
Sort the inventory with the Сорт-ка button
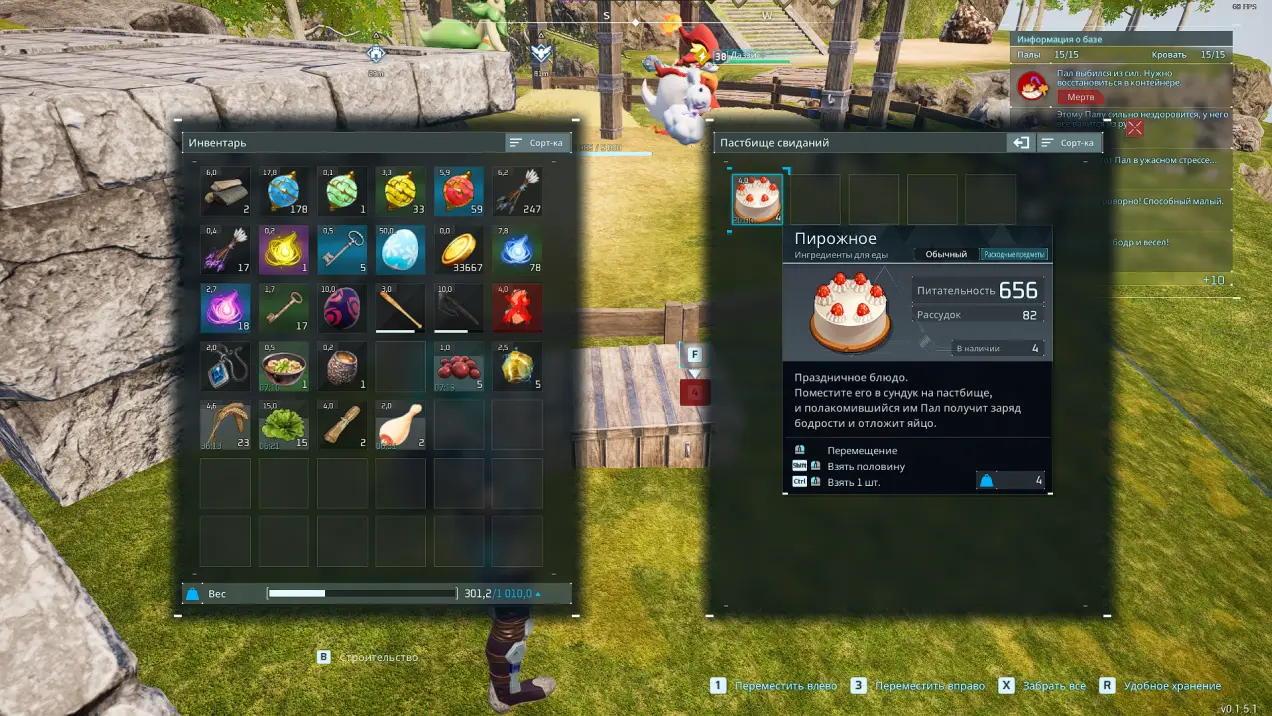click(537, 143)
